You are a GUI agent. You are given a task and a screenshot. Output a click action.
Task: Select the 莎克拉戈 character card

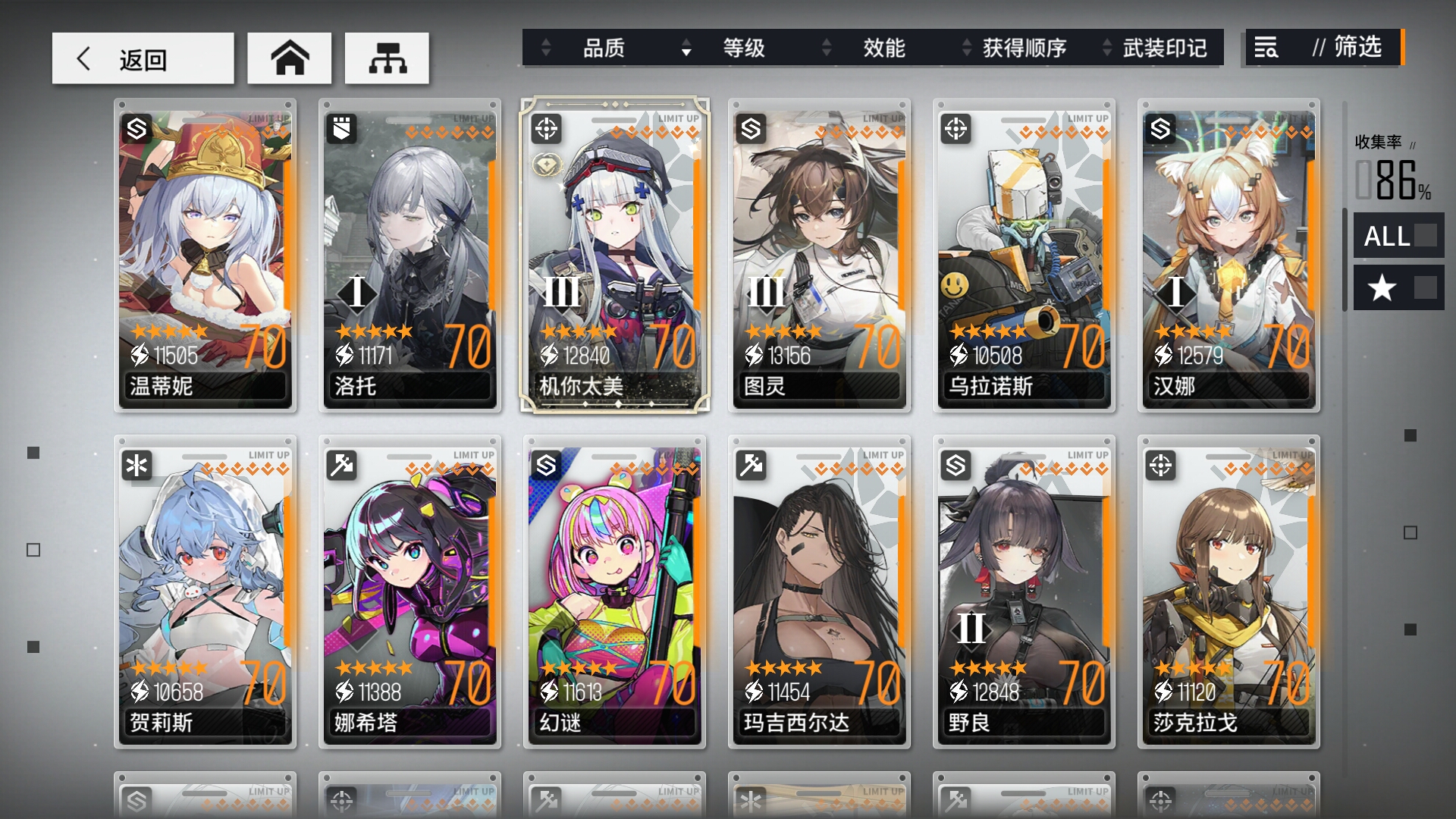[1228, 591]
